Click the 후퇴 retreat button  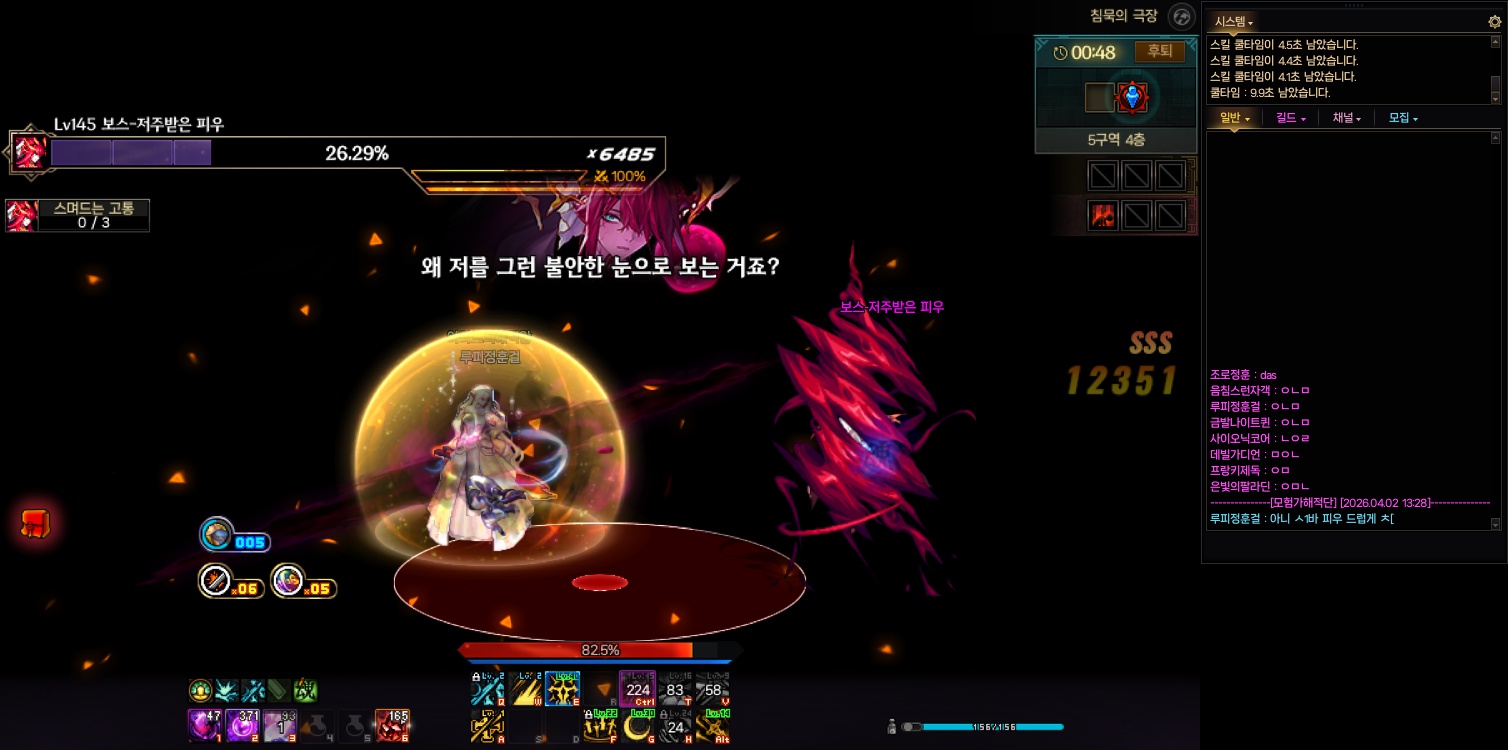tap(1159, 52)
